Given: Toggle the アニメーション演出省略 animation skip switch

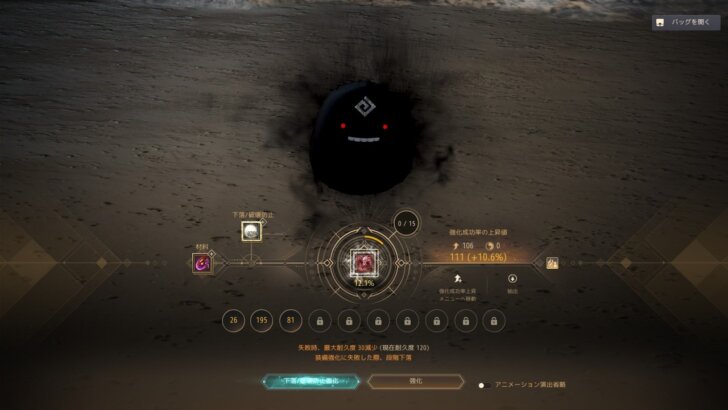Looking at the screenshot, I should click(483, 384).
